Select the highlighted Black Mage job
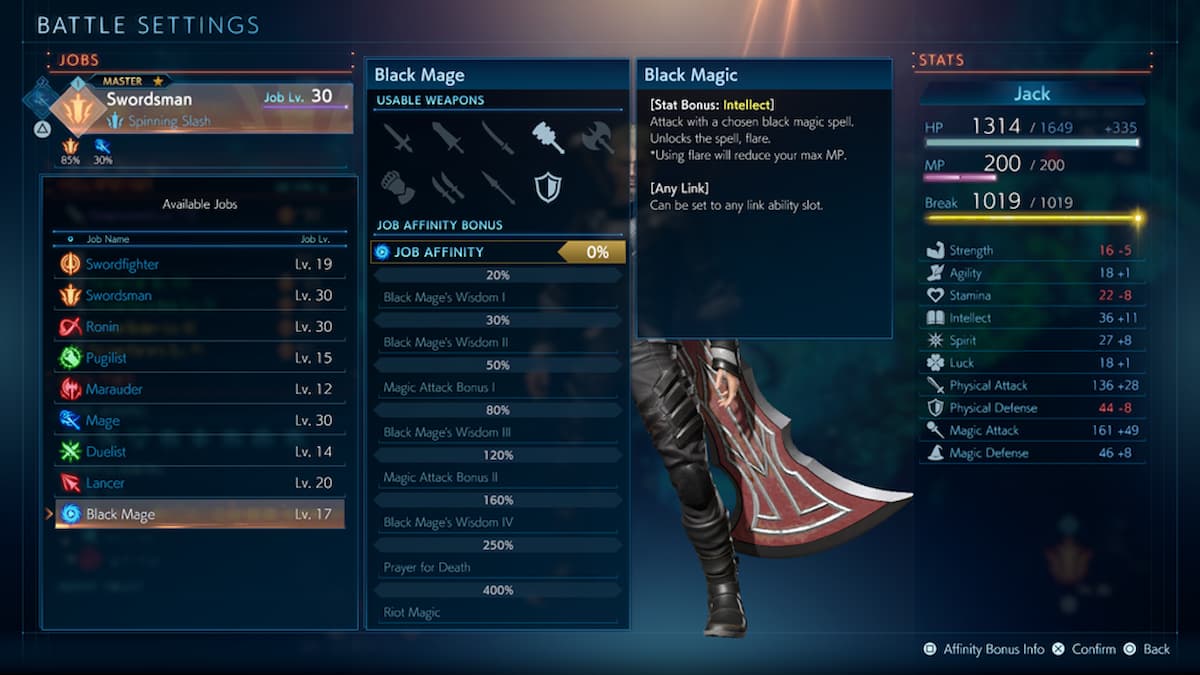 tap(199, 514)
